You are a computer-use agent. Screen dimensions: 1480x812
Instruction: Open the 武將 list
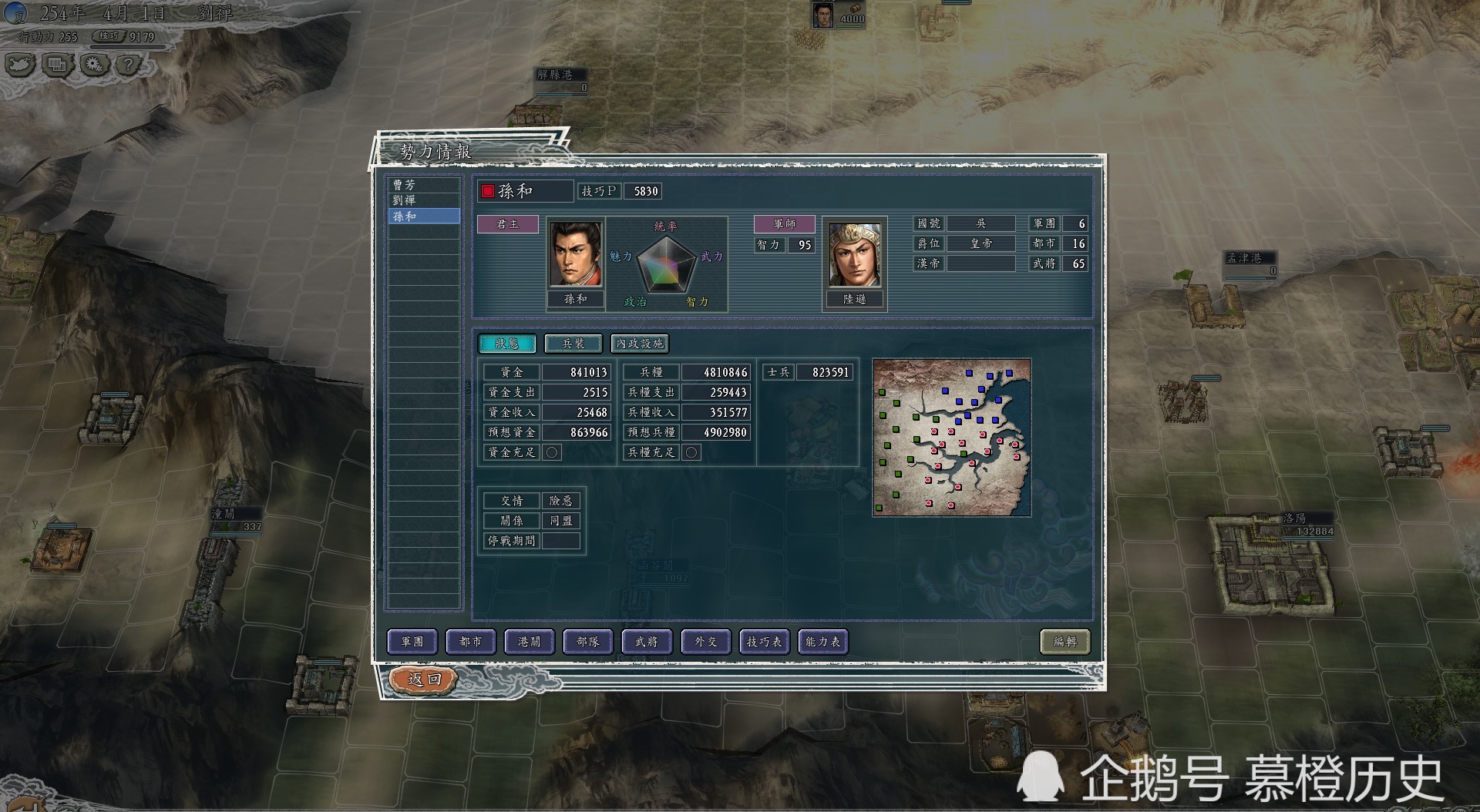[647, 641]
